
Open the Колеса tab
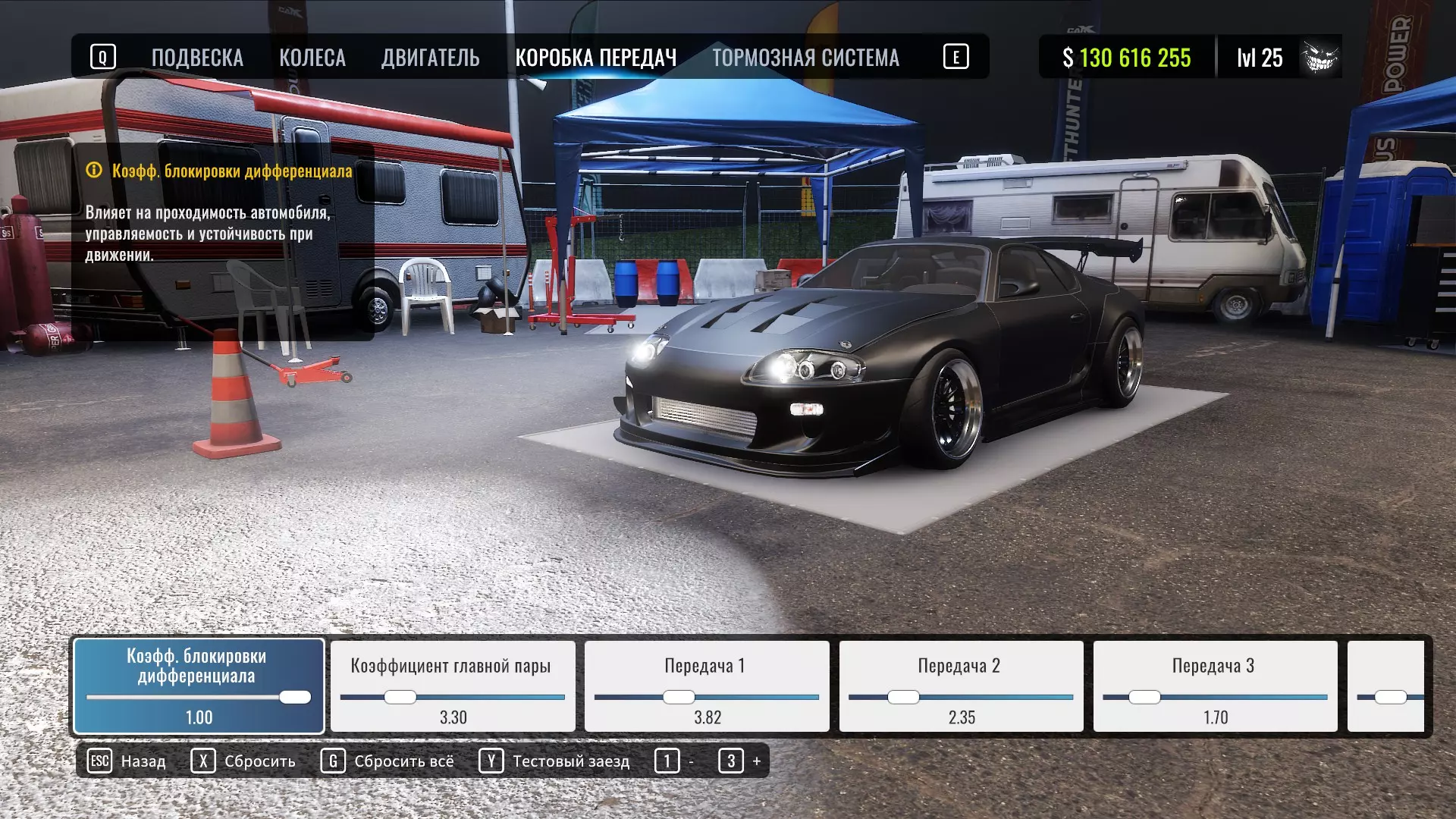coord(312,58)
